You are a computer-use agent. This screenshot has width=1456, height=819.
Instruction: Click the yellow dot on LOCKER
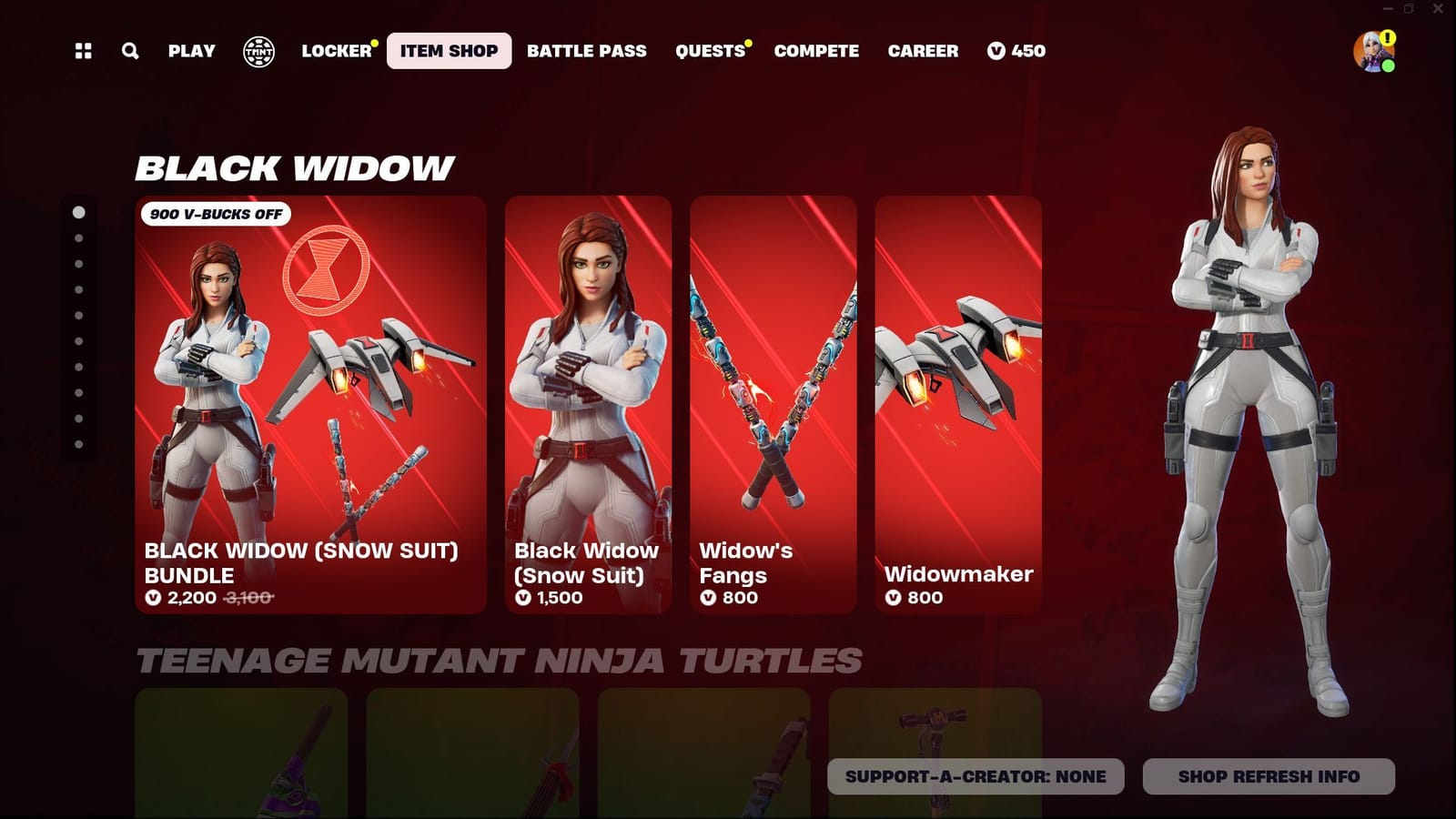pyautogui.click(x=371, y=41)
